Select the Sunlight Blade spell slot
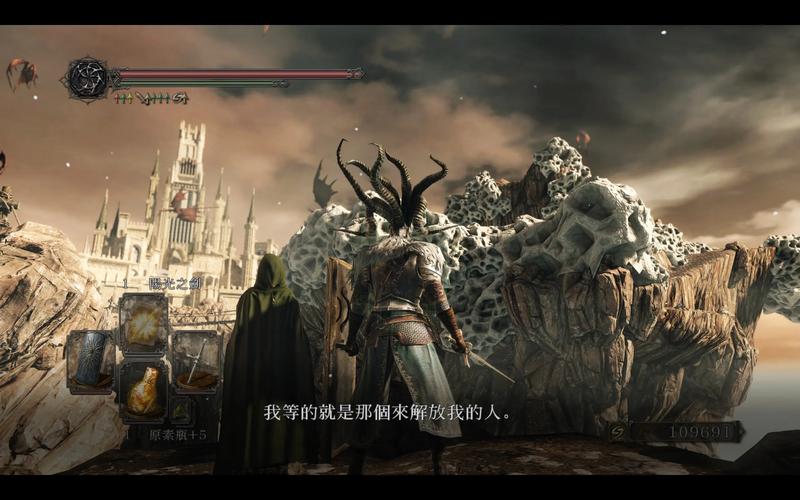This screenshot has height=500, width=800. tap(144, 321)
